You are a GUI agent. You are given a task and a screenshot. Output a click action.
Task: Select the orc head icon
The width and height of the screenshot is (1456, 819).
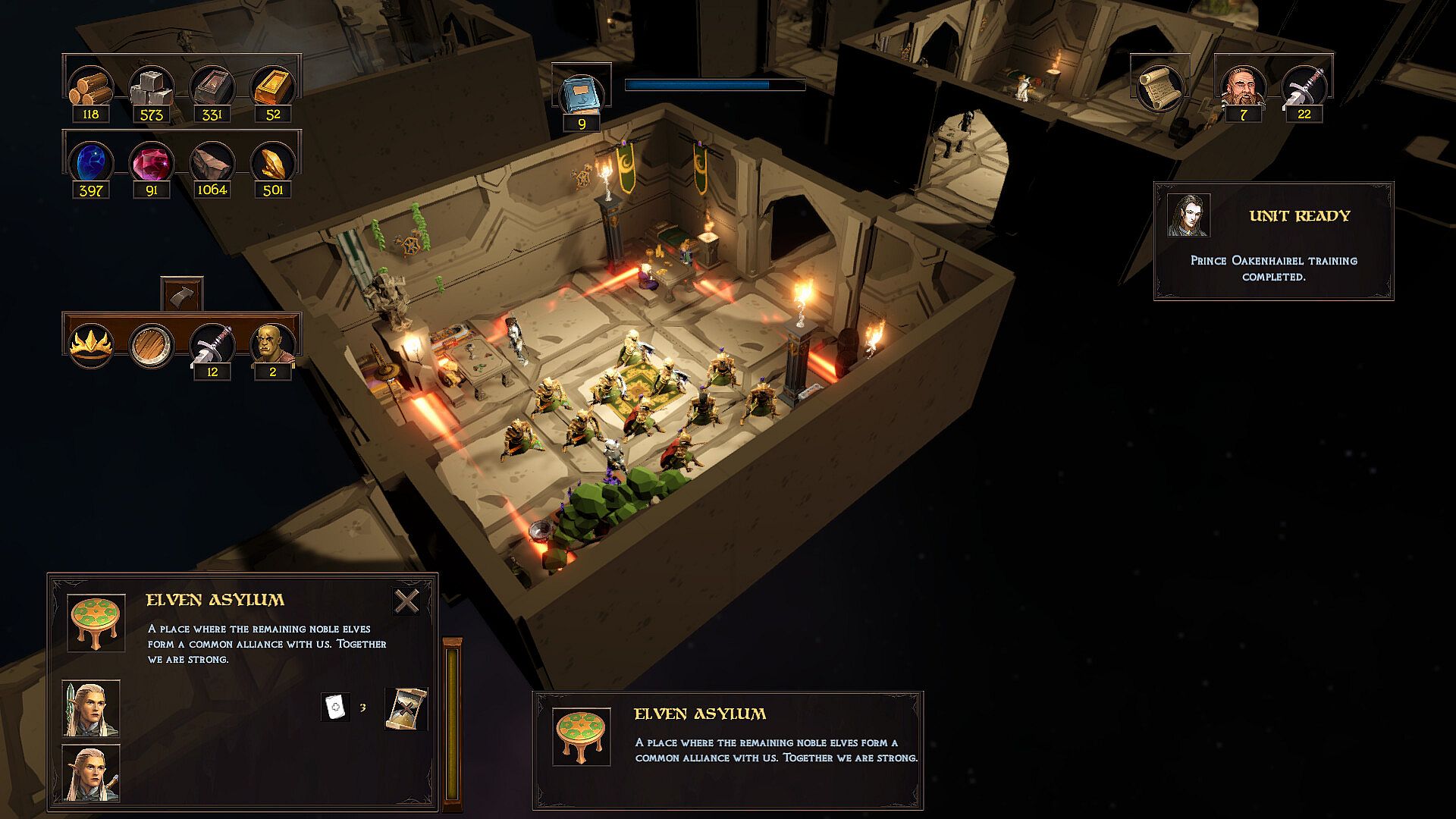tap(272, 345)
